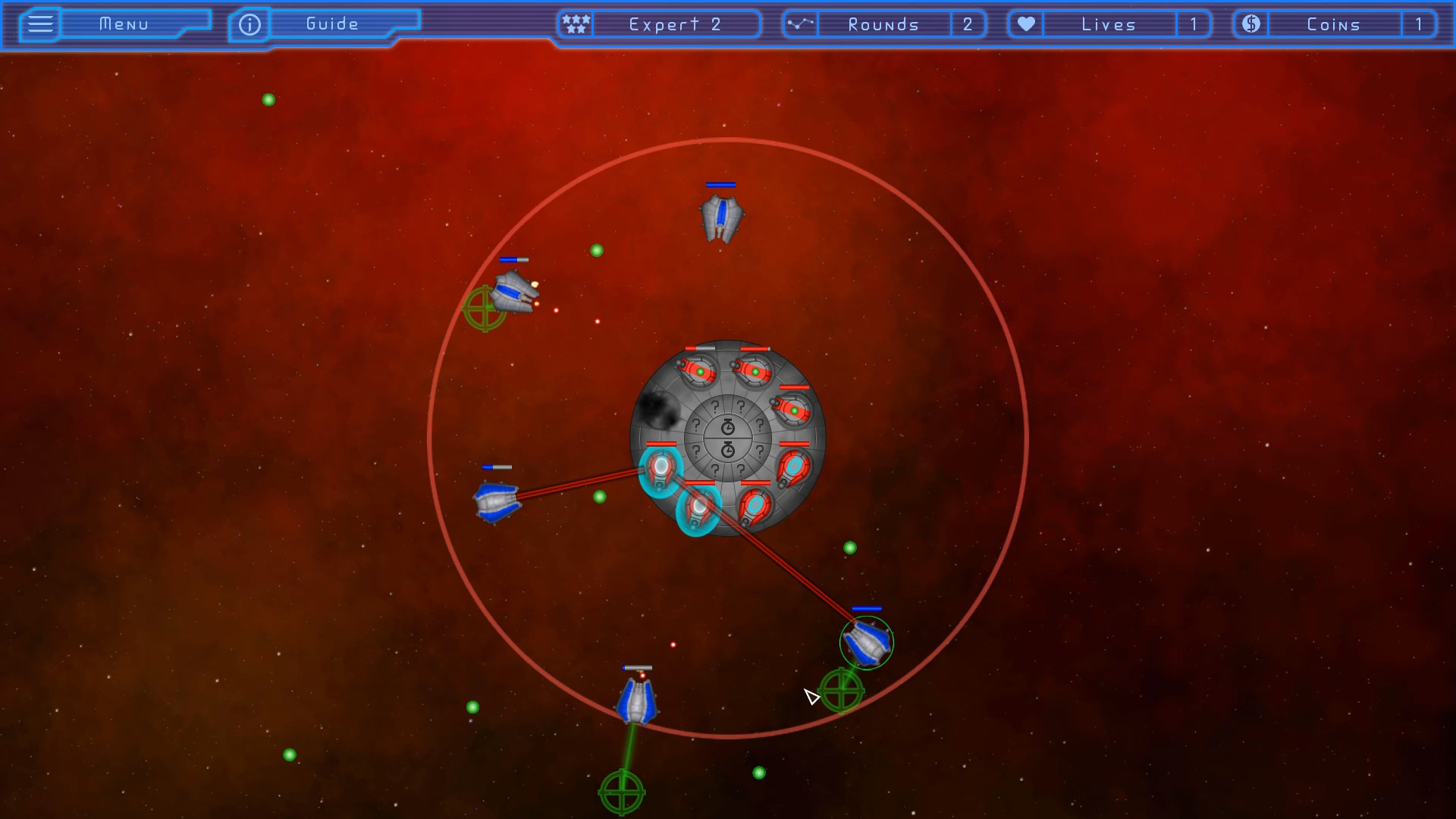
Task: Open the hamburger menu icon
Action: click(39, 24)
